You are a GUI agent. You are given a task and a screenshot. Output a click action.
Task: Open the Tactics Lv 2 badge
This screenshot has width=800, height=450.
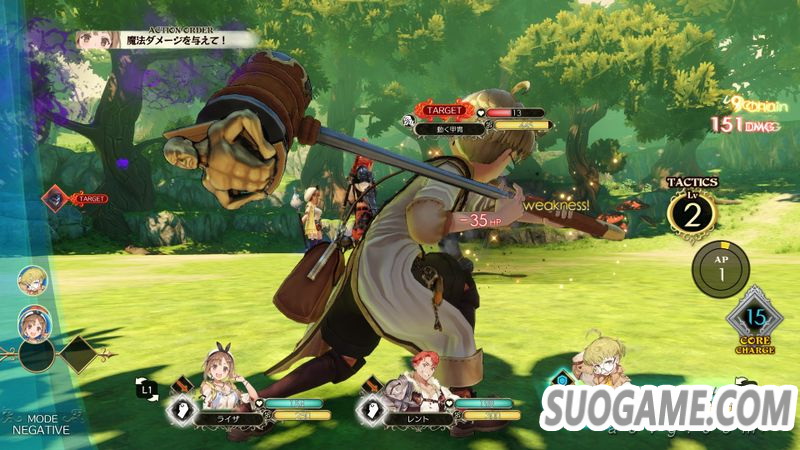[692, 212]
